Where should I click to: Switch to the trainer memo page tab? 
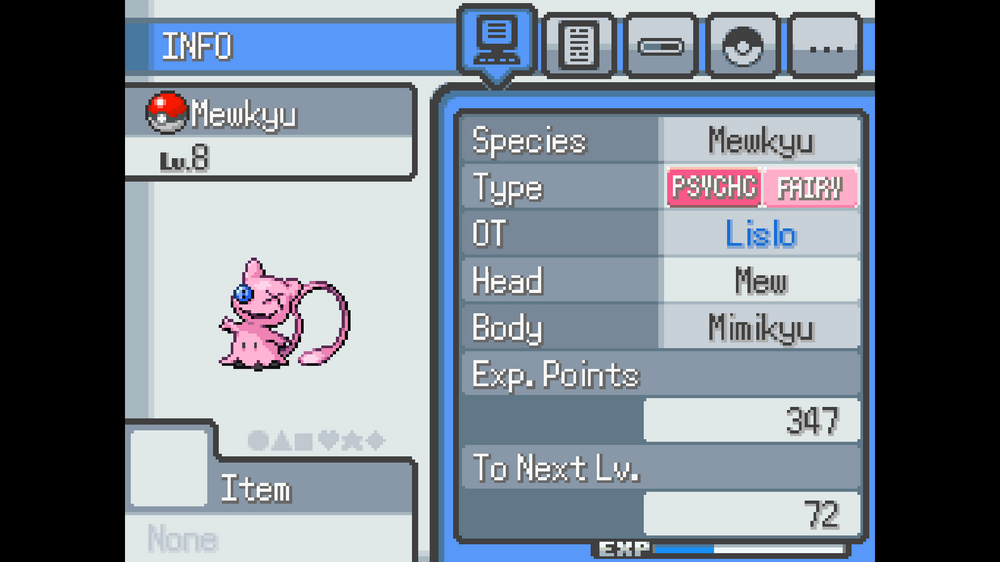point(580,46)
